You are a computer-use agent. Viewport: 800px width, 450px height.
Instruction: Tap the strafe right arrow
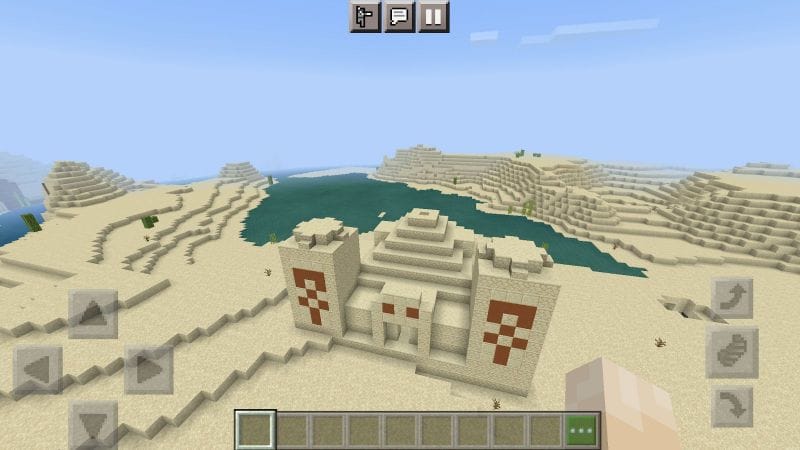pyautogui.click(x=148, y=370)
